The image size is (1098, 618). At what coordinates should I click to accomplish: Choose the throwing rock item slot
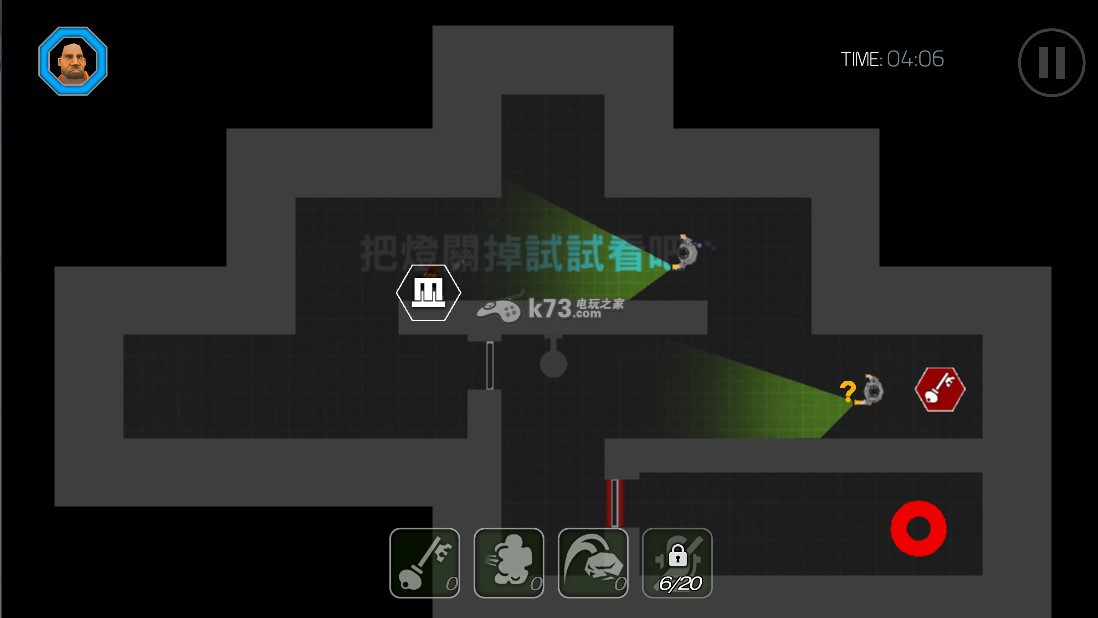point(593,563)
